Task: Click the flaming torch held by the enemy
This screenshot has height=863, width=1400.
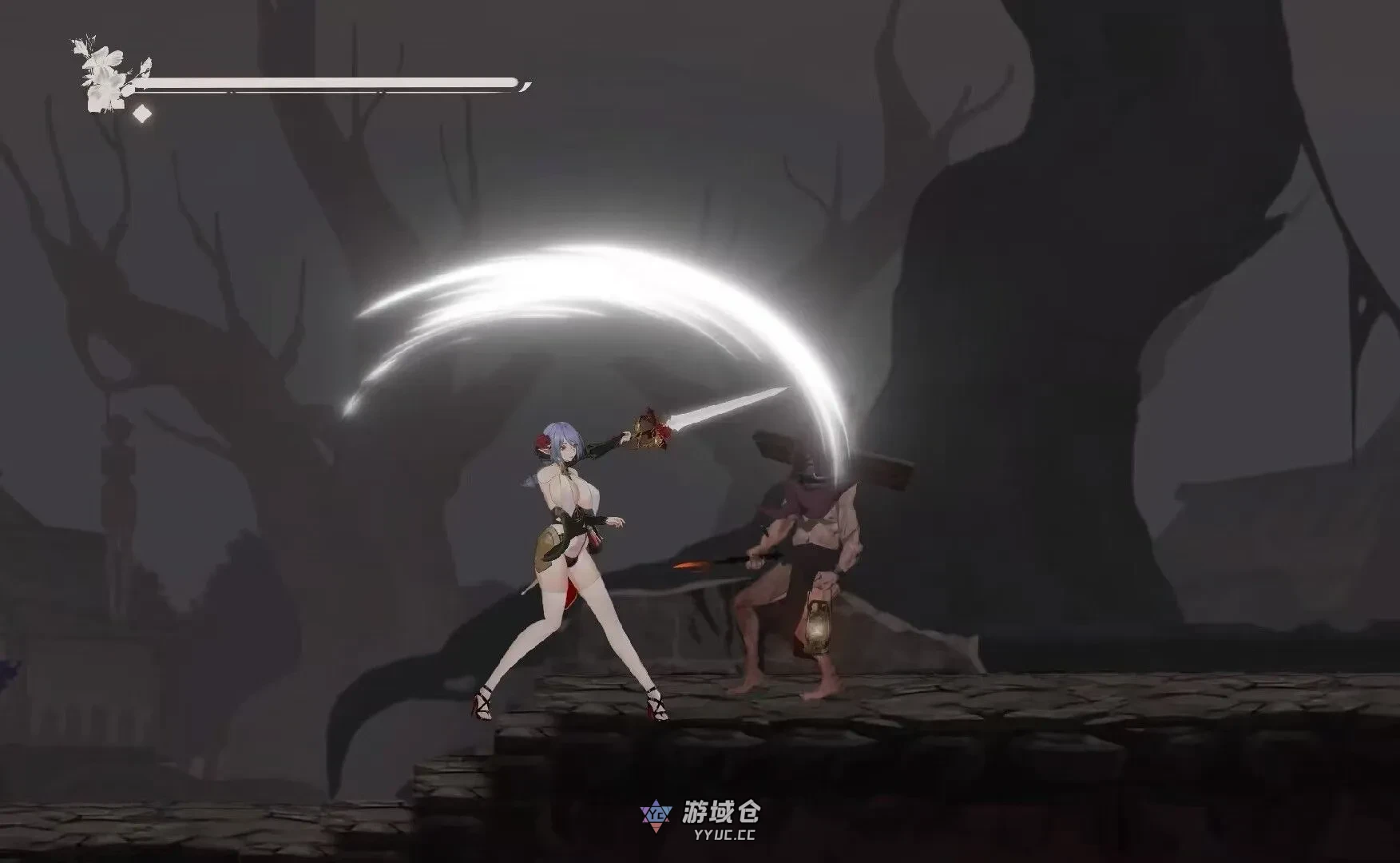Action: point(703,562)
